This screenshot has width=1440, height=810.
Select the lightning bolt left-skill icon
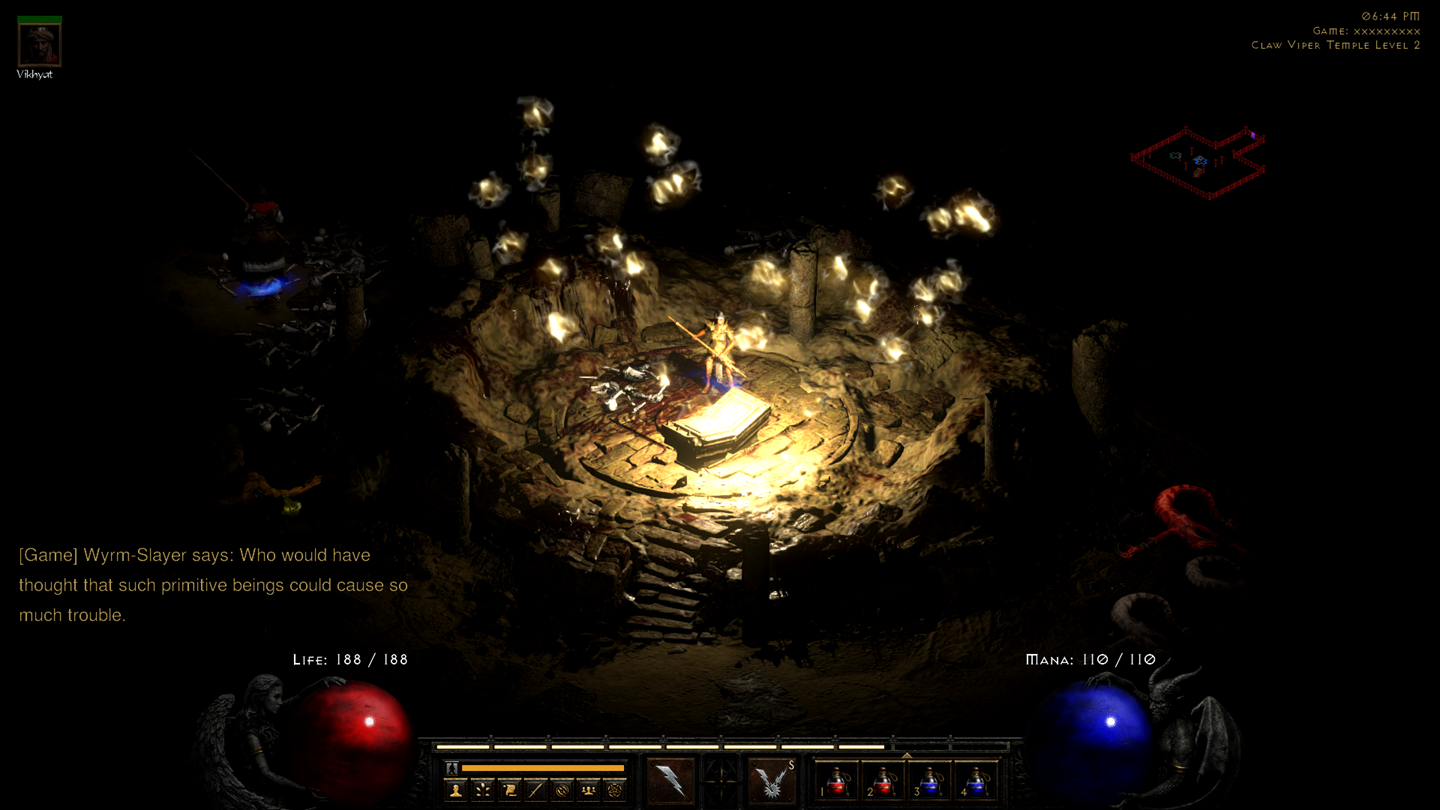tap(670, 783)
